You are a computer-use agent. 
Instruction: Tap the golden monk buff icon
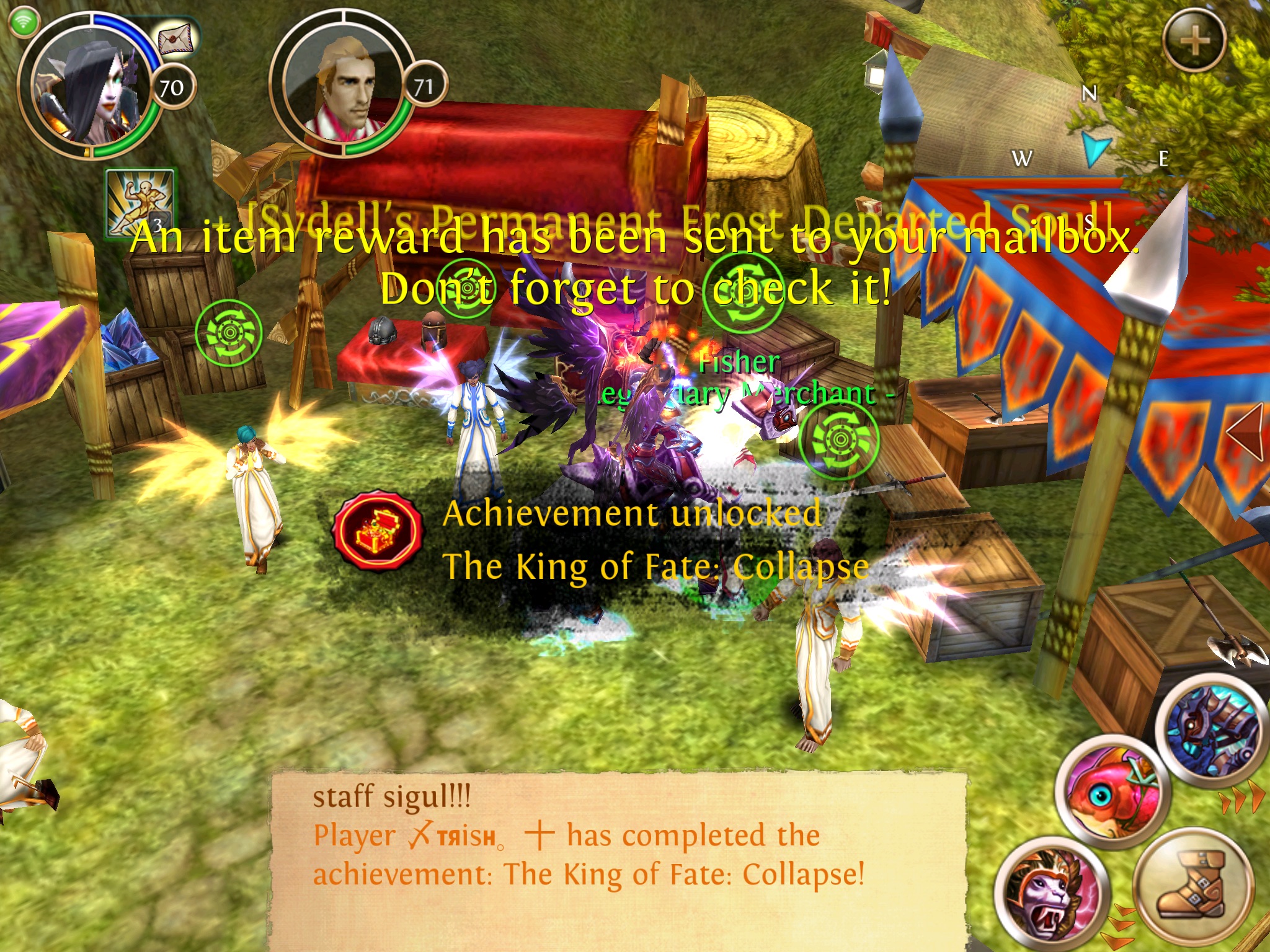[139, 203]
